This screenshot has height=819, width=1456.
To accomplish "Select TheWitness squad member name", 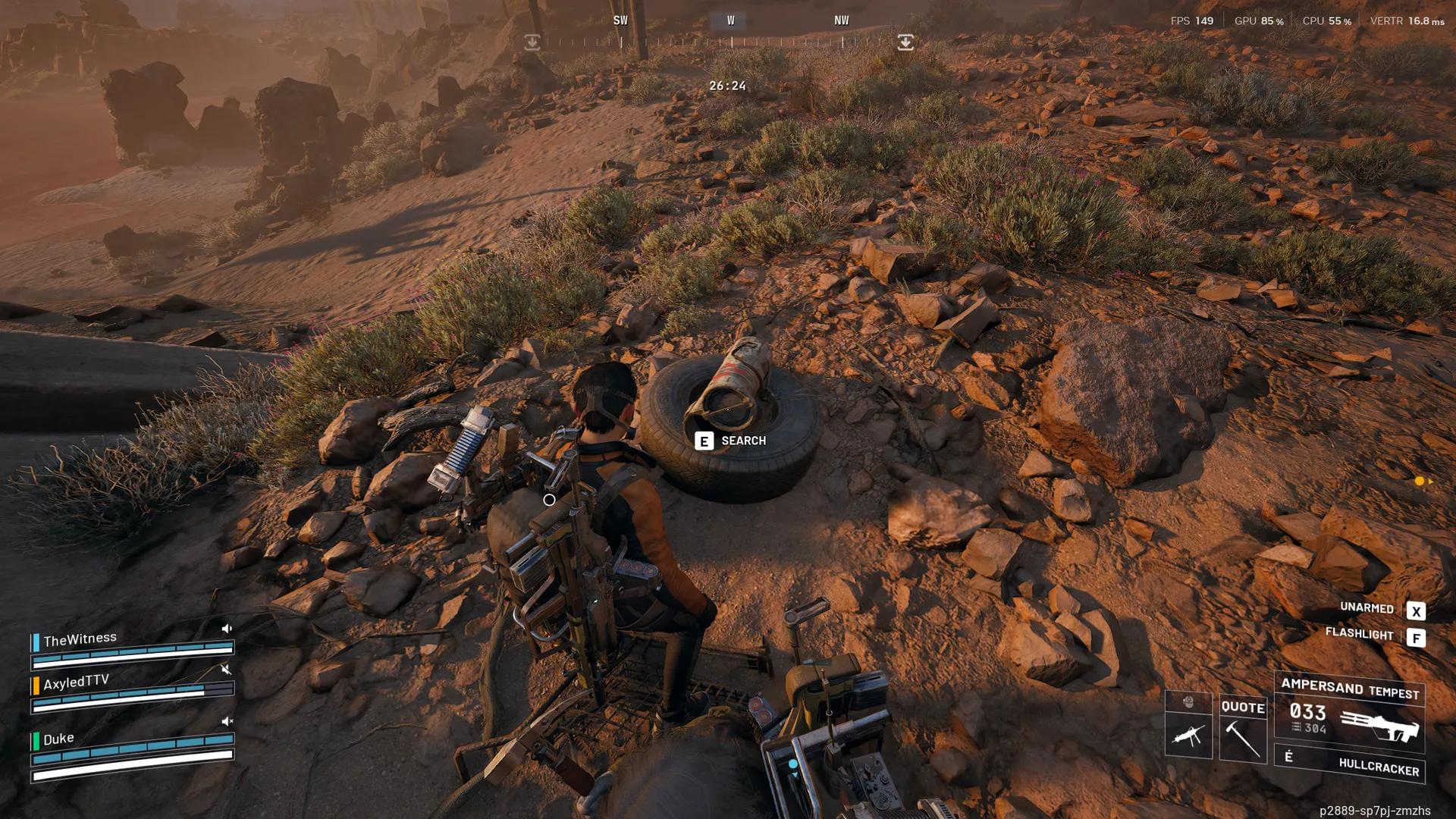I will (80, 639).
